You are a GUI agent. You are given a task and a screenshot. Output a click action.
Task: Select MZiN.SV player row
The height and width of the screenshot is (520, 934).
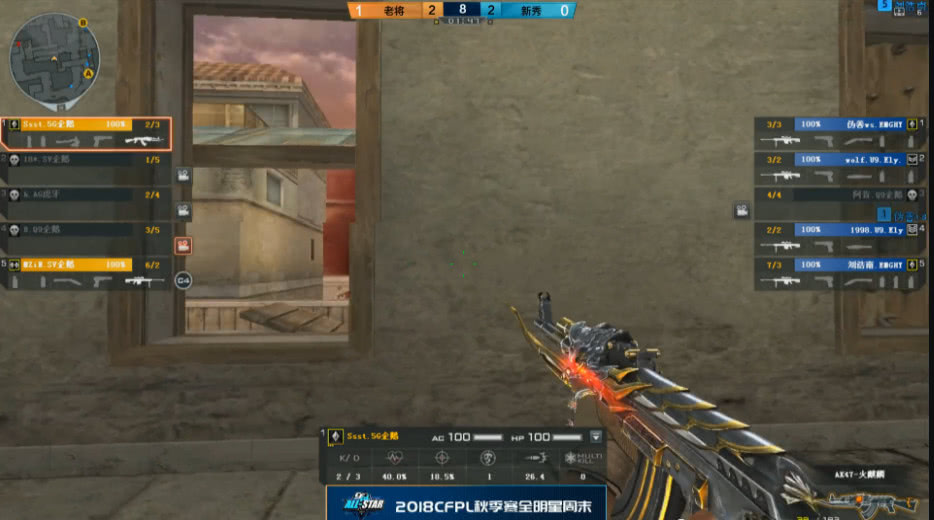click(86, 272)
